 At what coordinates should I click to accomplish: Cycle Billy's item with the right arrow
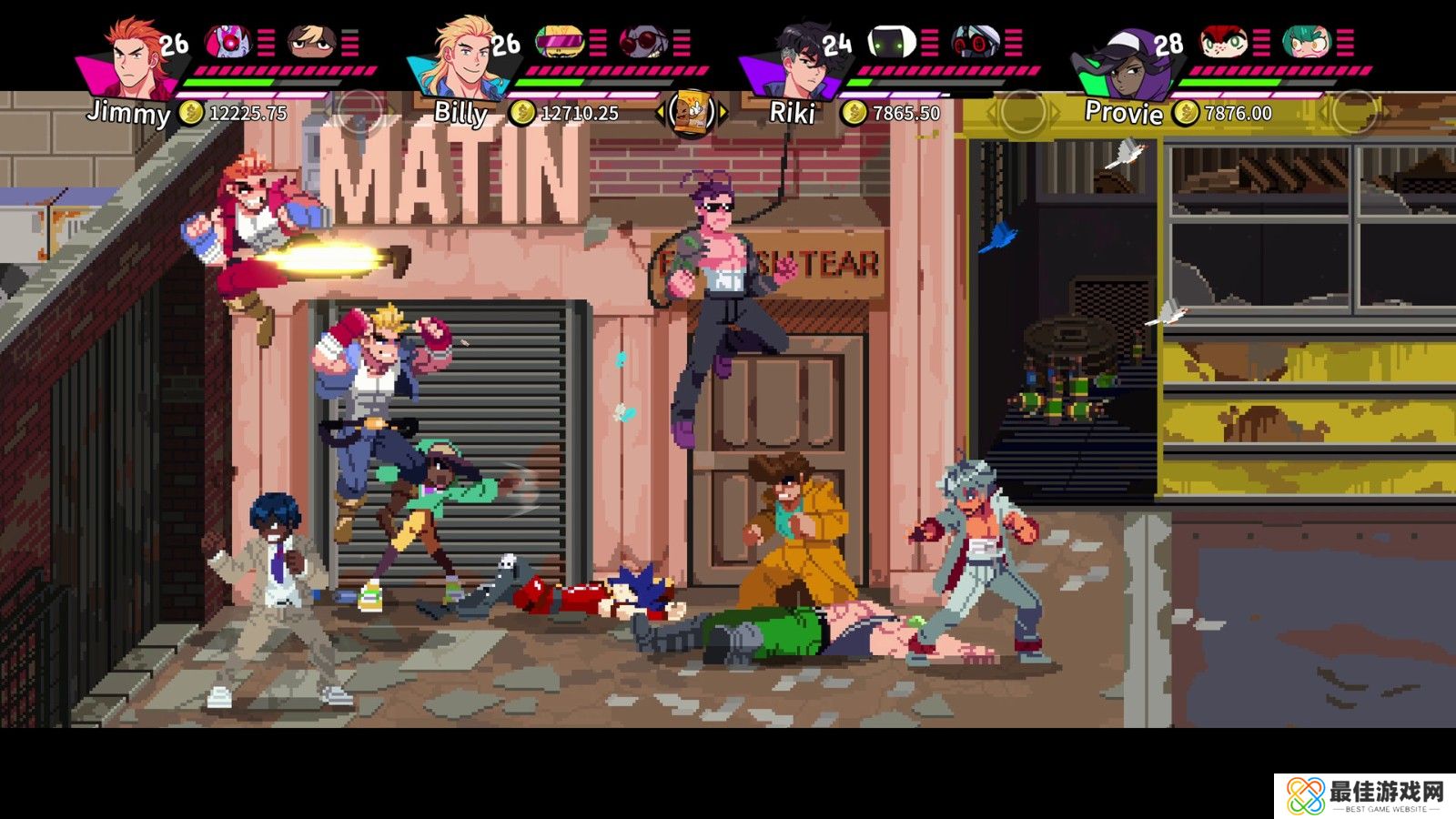(724, 113)
